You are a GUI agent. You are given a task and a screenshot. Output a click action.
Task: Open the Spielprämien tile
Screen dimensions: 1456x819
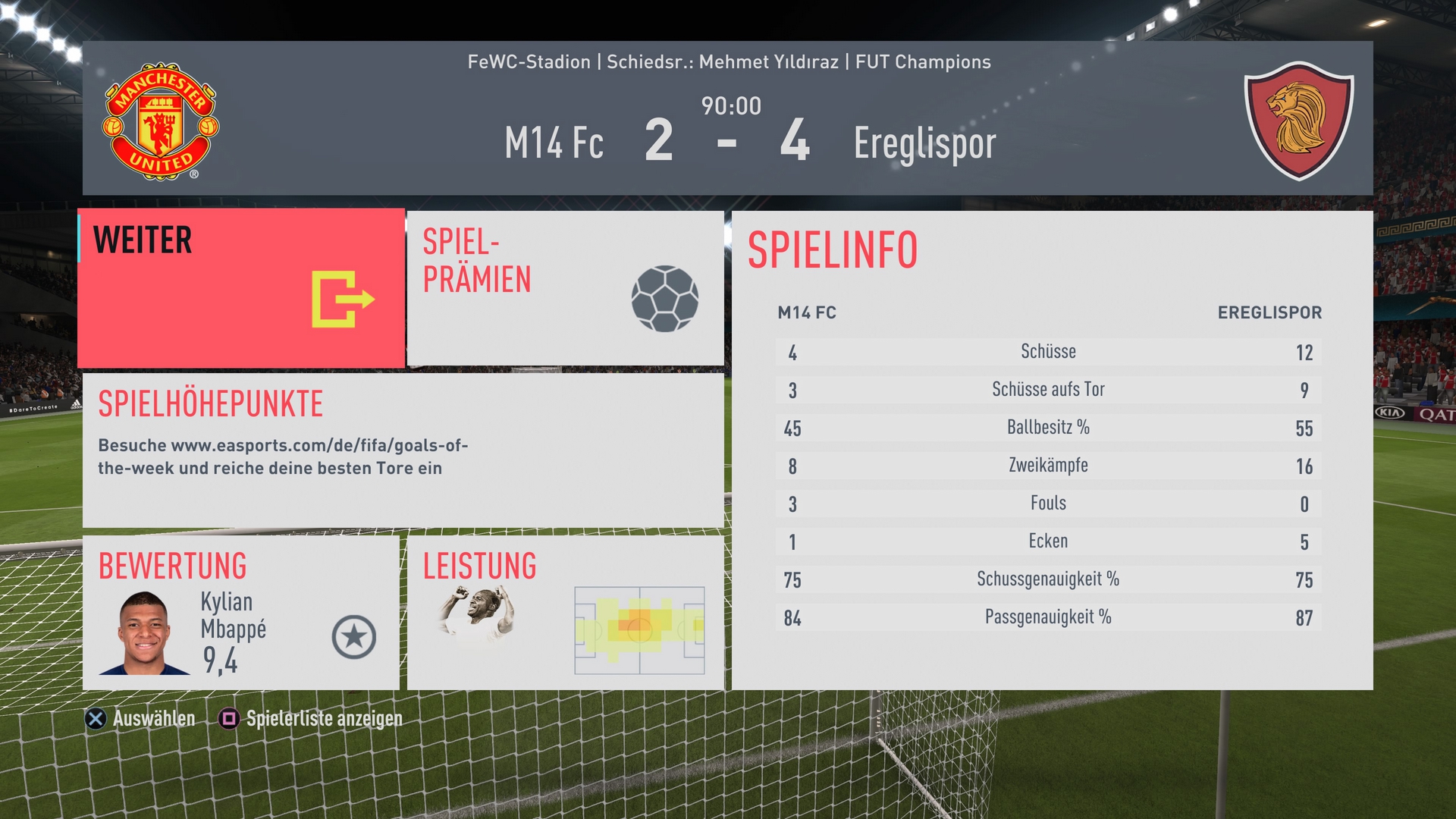pyautogui.click(x=565, y=288)
